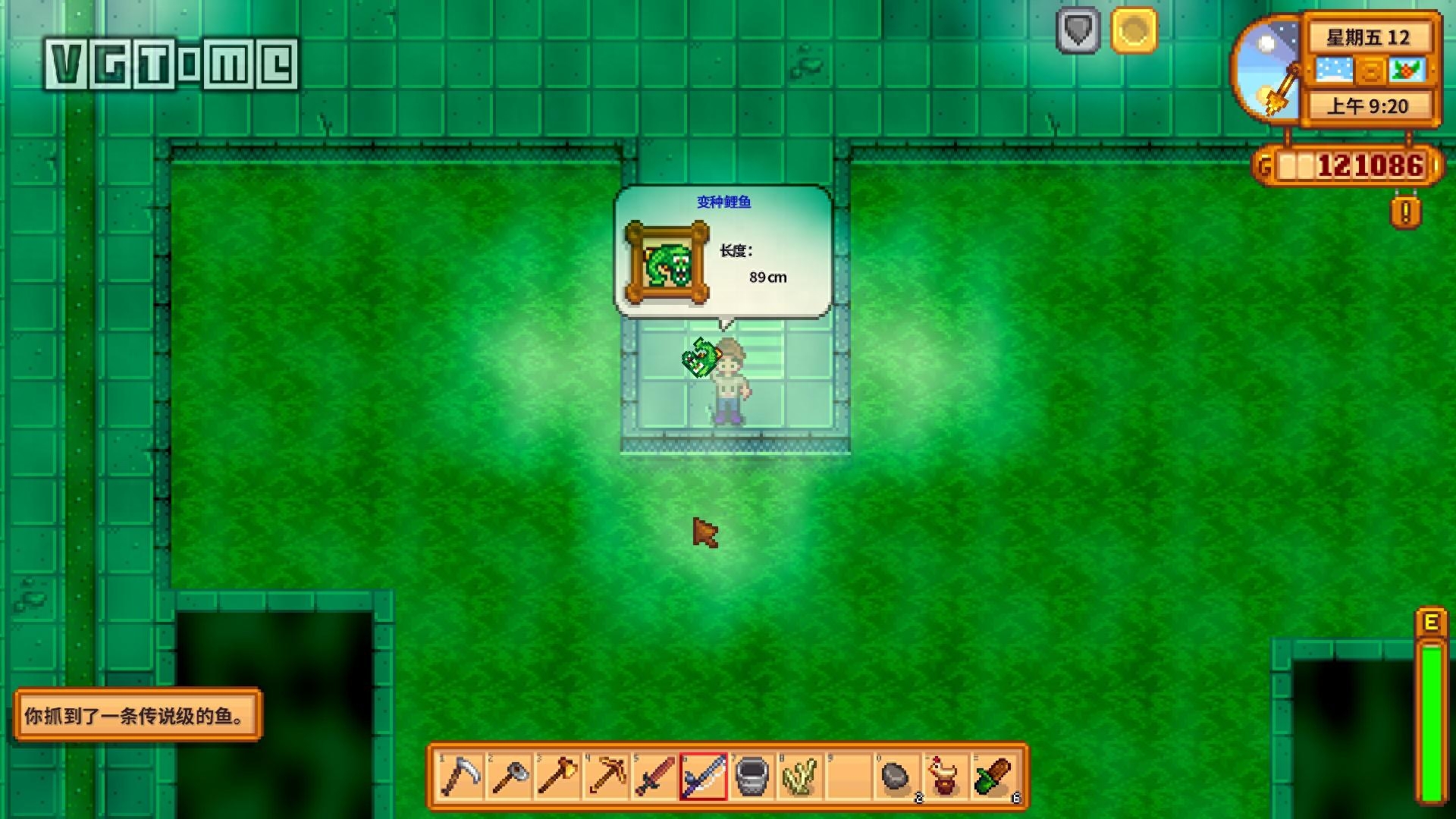Click the mutant carp catch popup
Viewport: 1456px width, 819px height.
(723, 252)
